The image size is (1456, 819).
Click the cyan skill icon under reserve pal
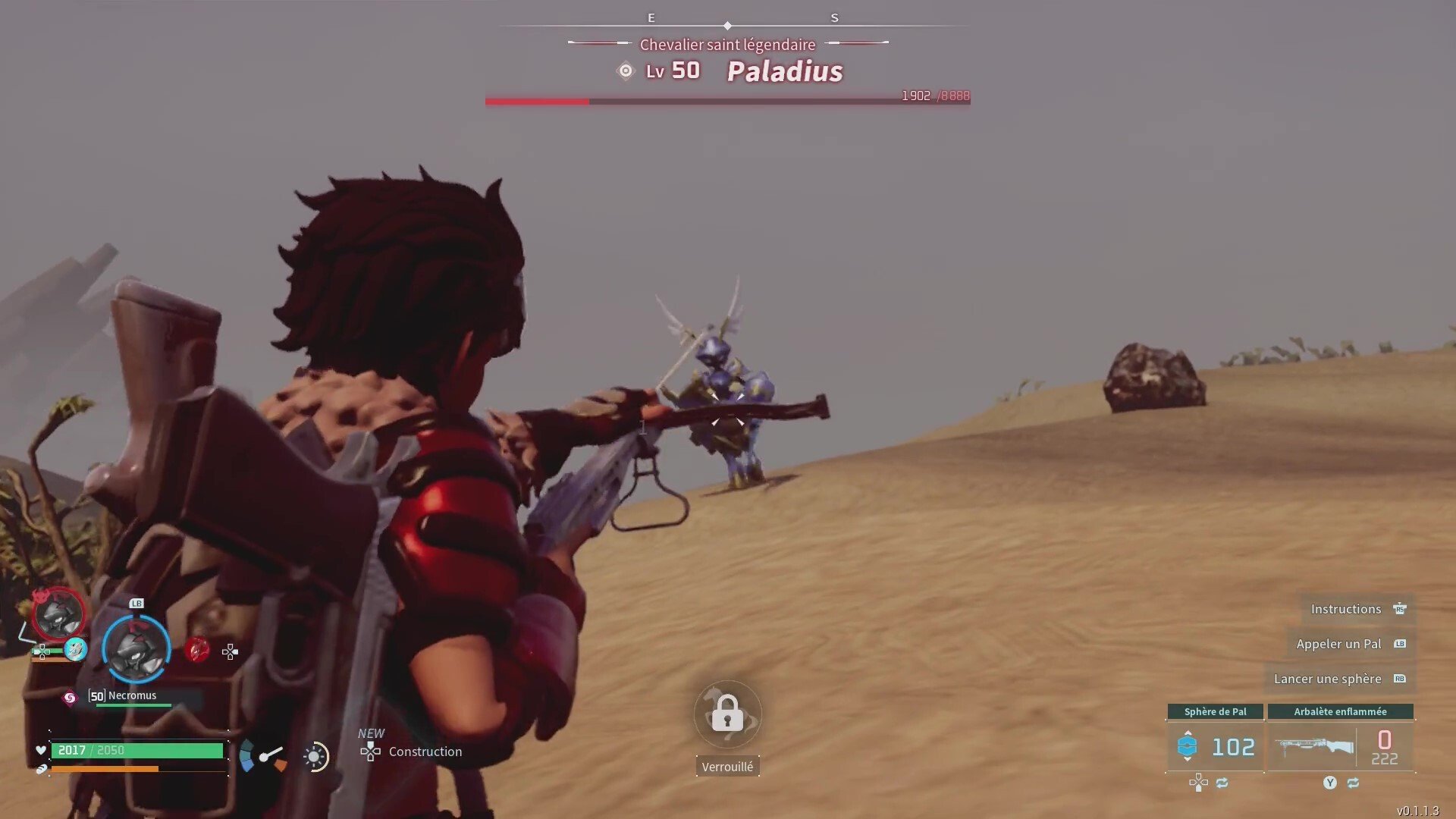pyautogui.click(x=75, y=649)
